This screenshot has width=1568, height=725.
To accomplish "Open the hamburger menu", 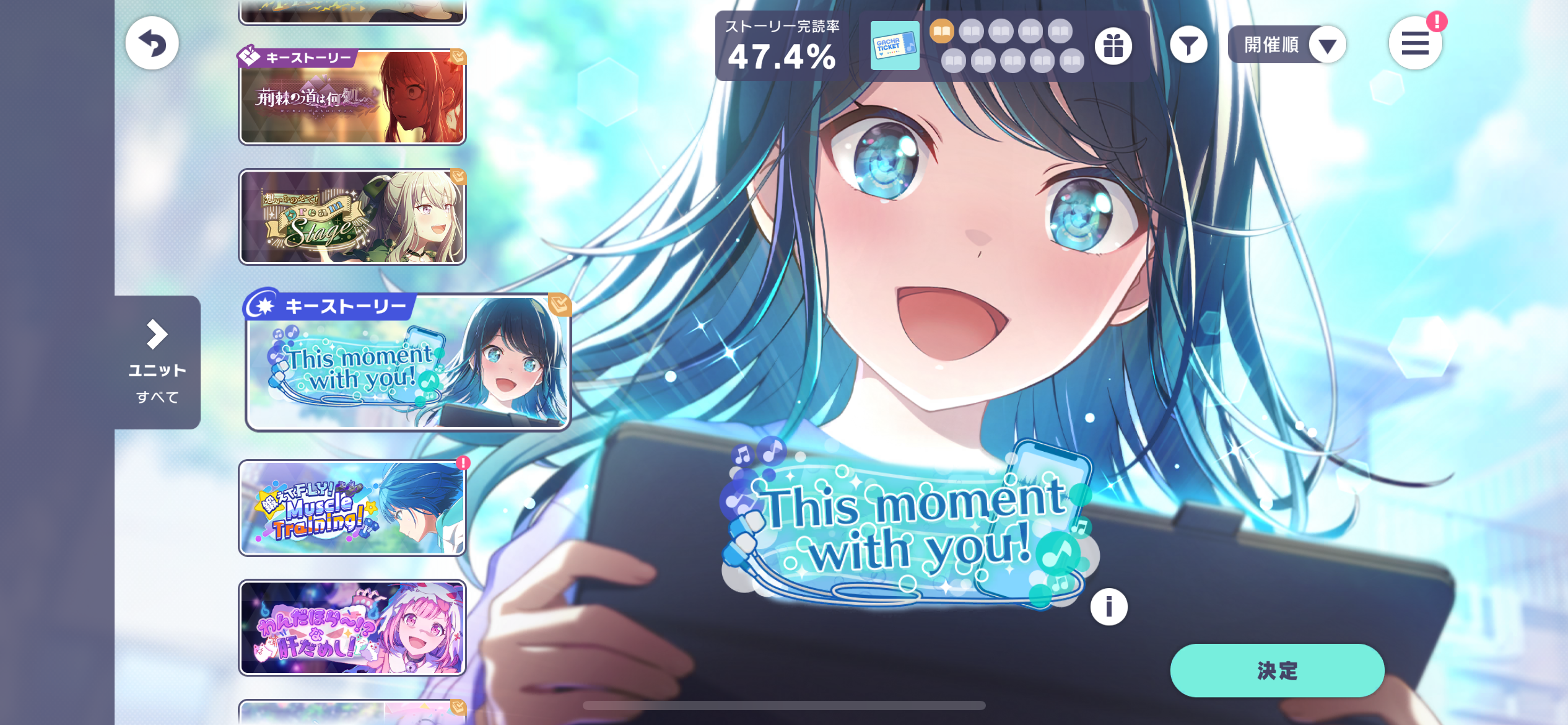I will (x=1414, y=44).
